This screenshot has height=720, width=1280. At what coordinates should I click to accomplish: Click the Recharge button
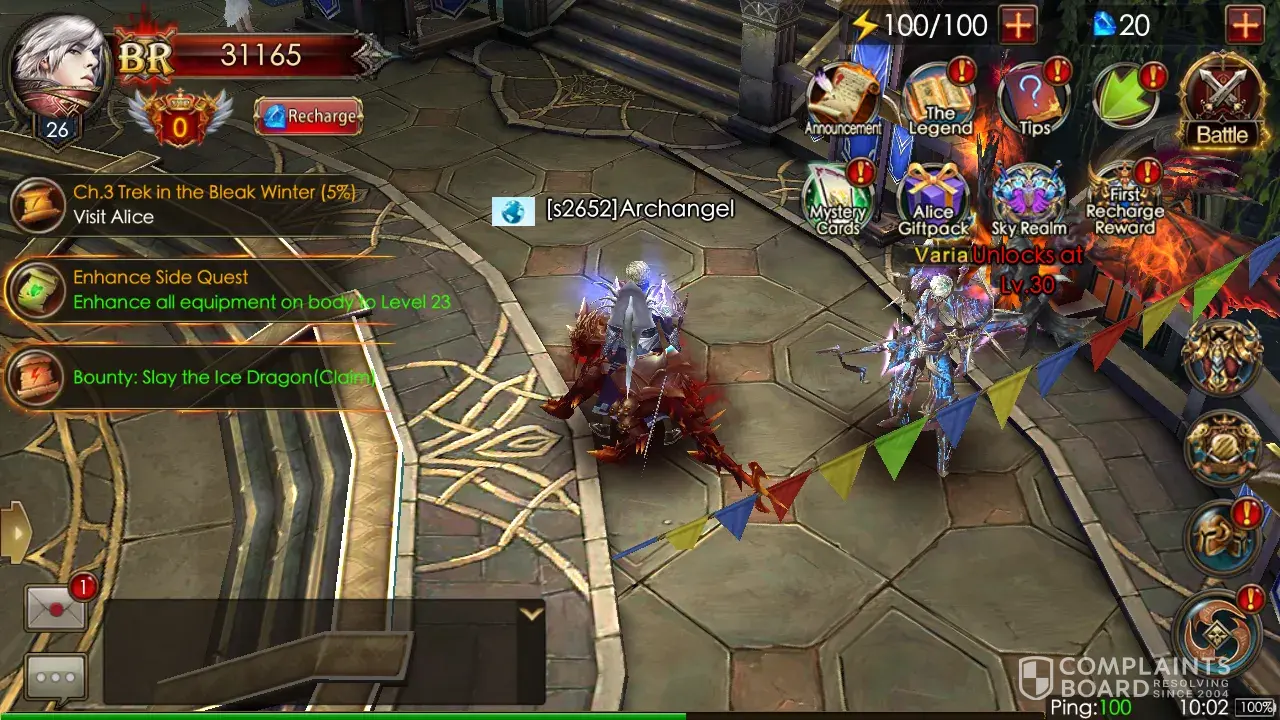308,116
